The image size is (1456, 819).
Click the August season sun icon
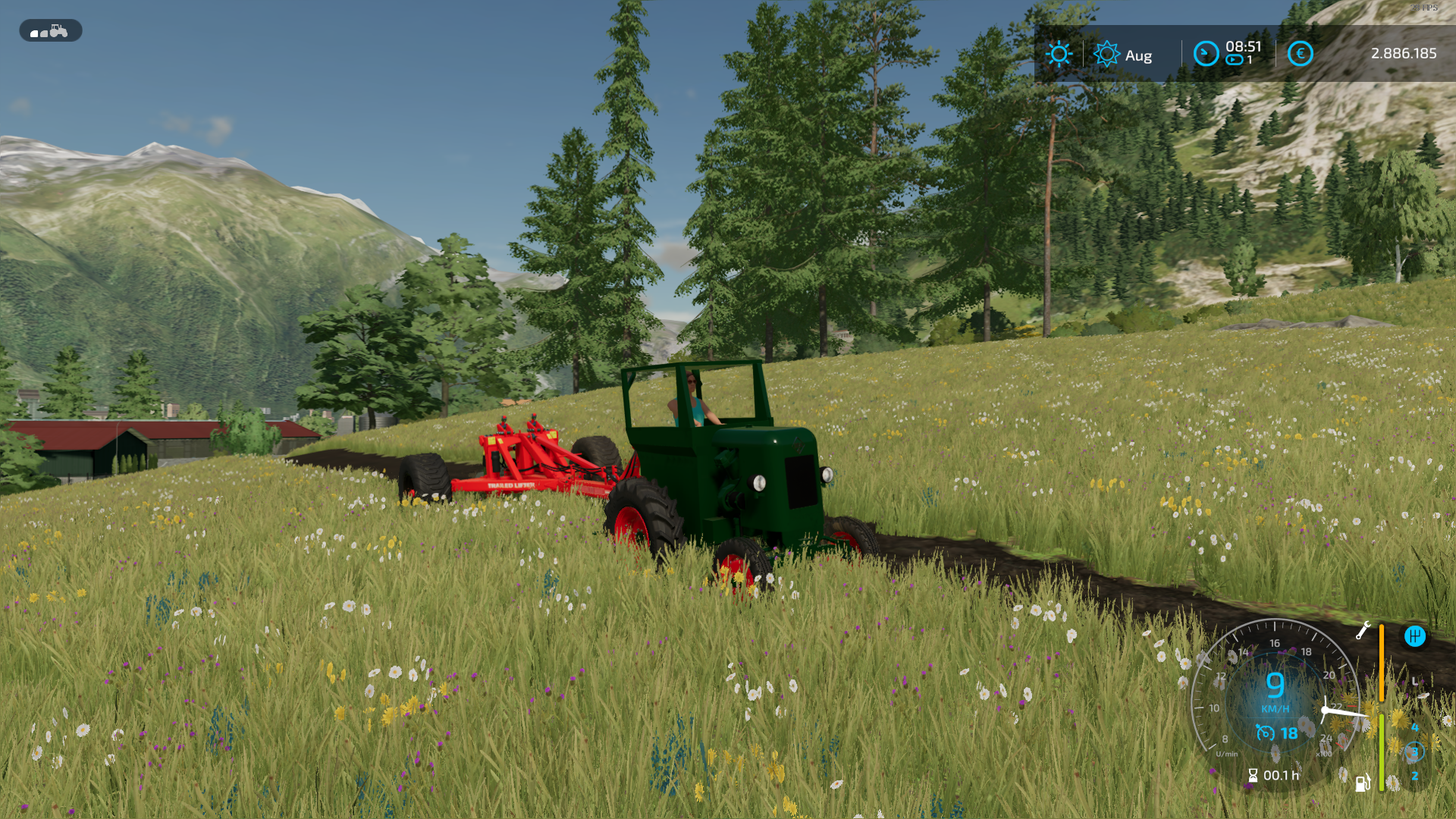1106,54
